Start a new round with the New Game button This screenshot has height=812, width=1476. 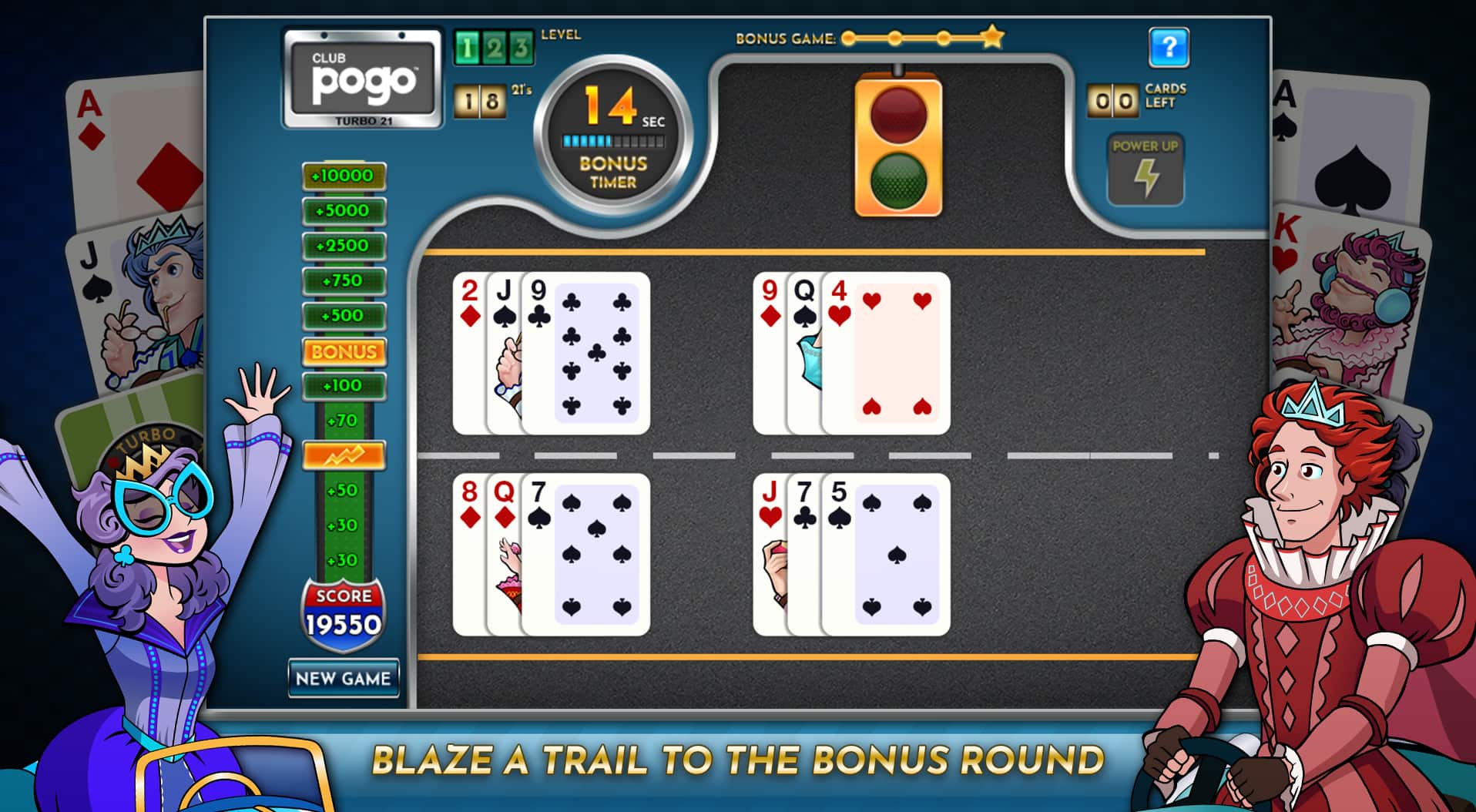pyautogui.click(x=344, y=679)
